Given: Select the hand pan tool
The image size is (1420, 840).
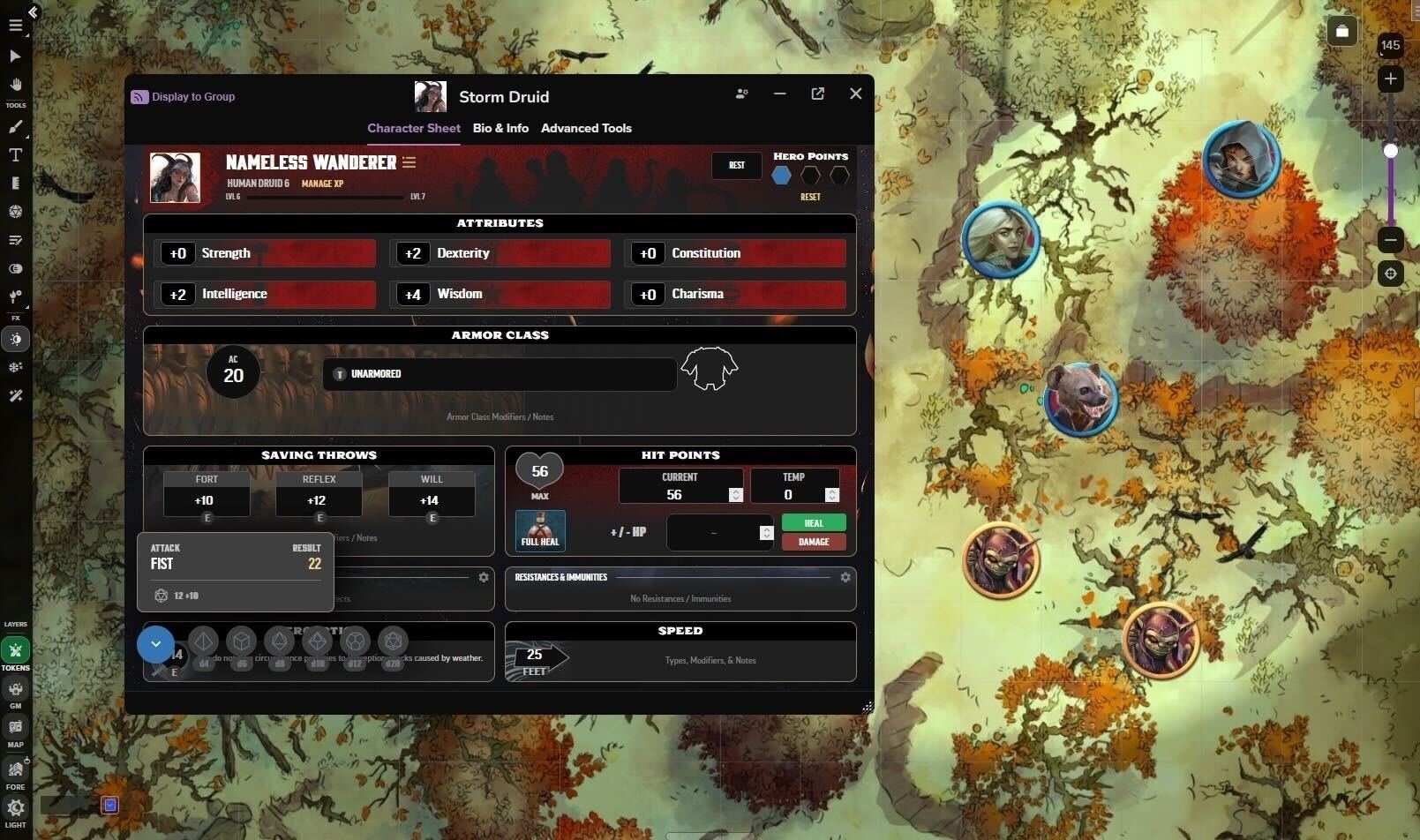Looking at the screenshot, I should 15,84.
